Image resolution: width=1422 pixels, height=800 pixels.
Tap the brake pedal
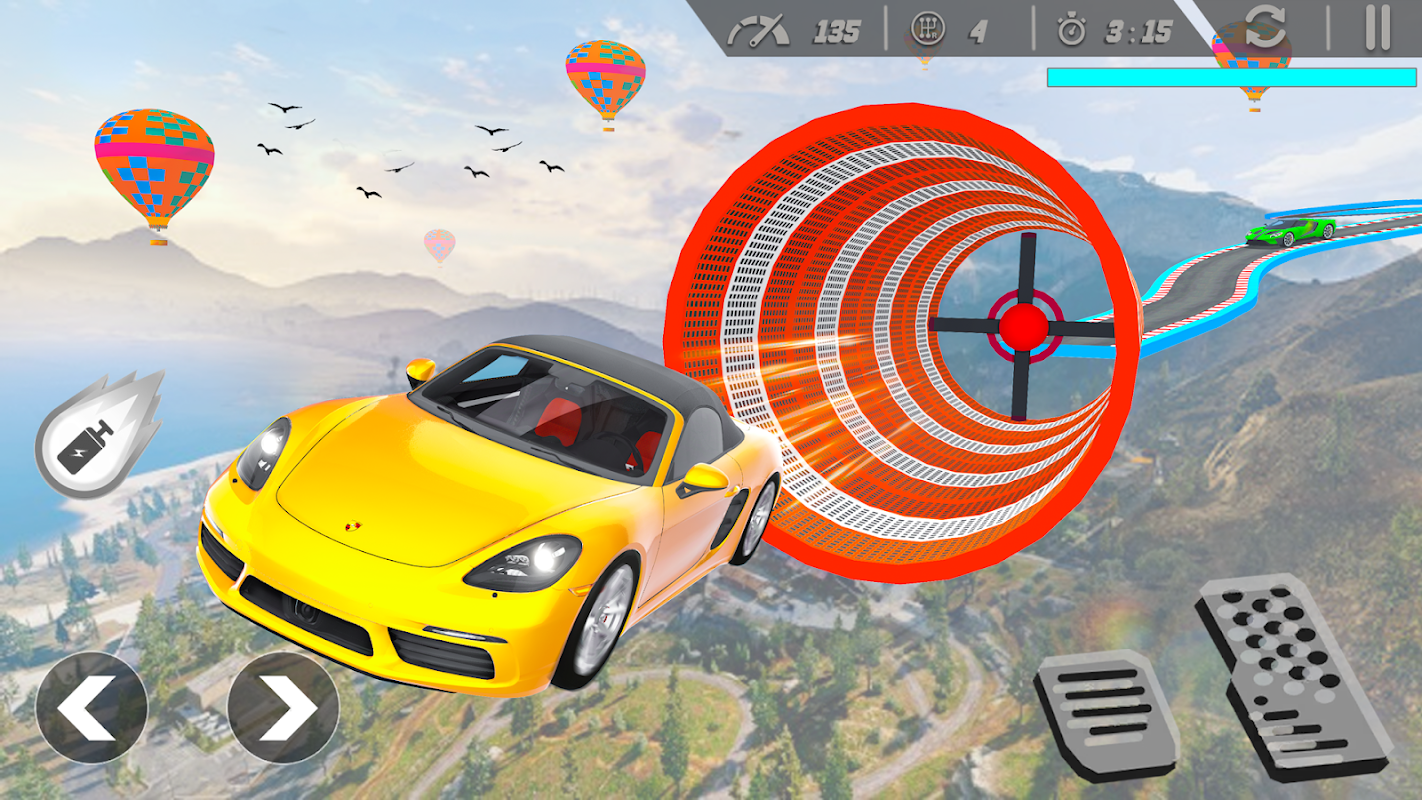[1106, 714]
